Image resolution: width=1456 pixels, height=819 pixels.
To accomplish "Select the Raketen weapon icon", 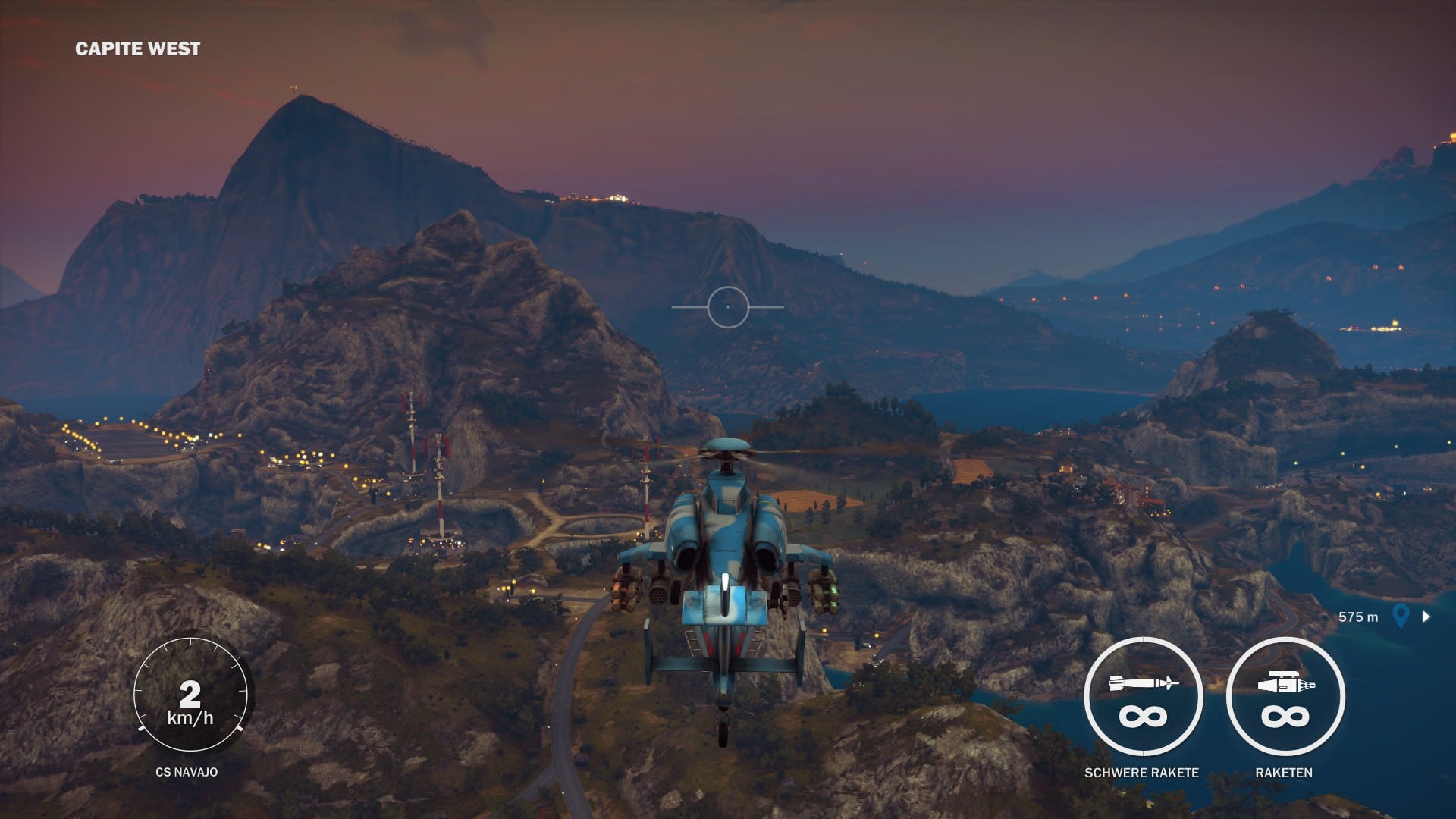I will 1285,697.
